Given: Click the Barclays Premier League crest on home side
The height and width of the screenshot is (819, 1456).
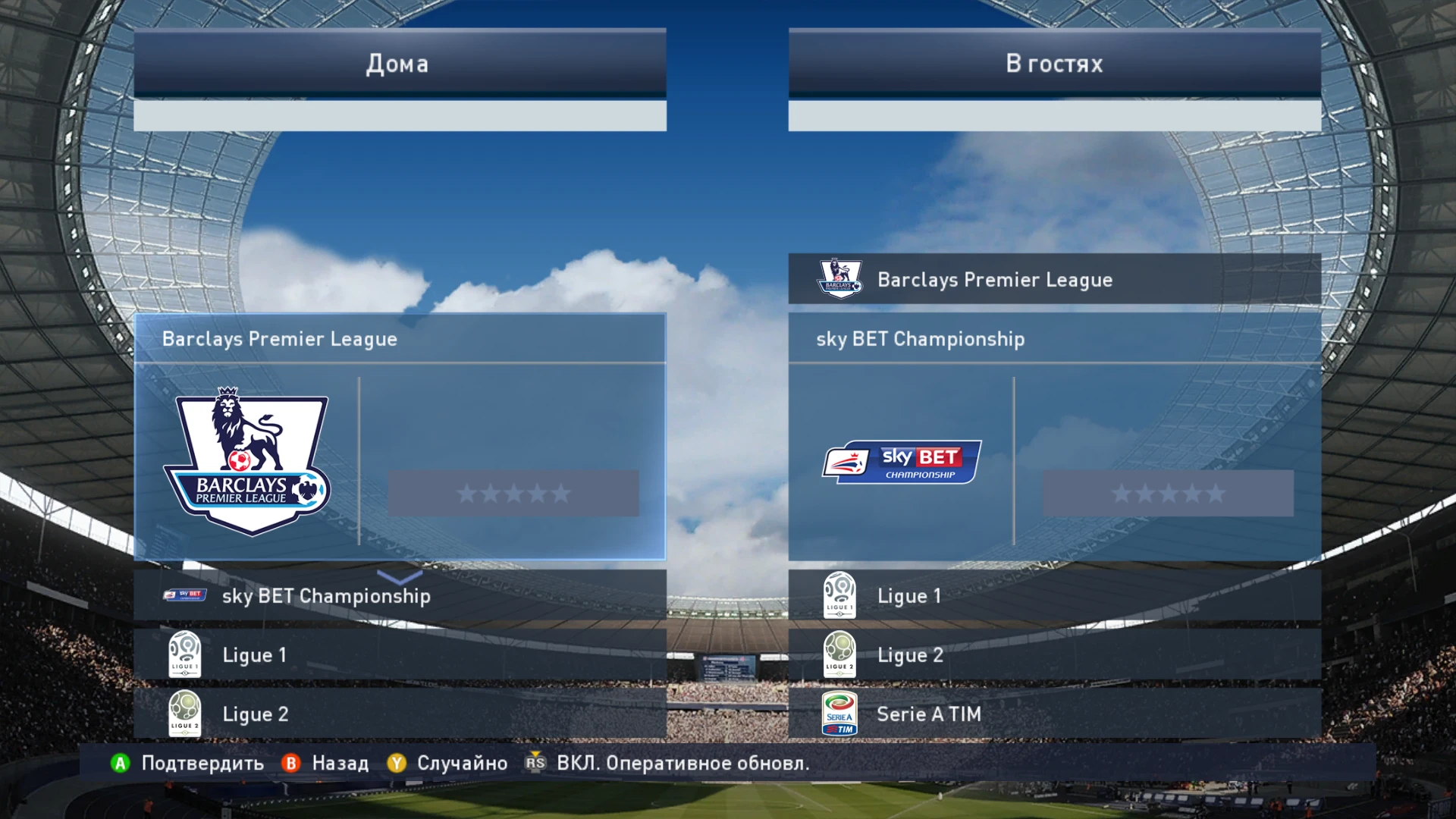Looking at the screenshot, I should (249, 459).
